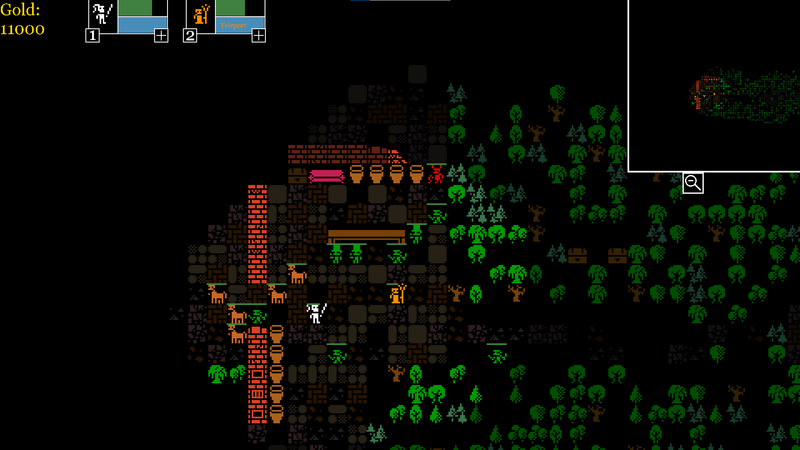Select the orange mage party portrait
The height and width of the screenshot is (450, 800).
[x=200, y=14]
